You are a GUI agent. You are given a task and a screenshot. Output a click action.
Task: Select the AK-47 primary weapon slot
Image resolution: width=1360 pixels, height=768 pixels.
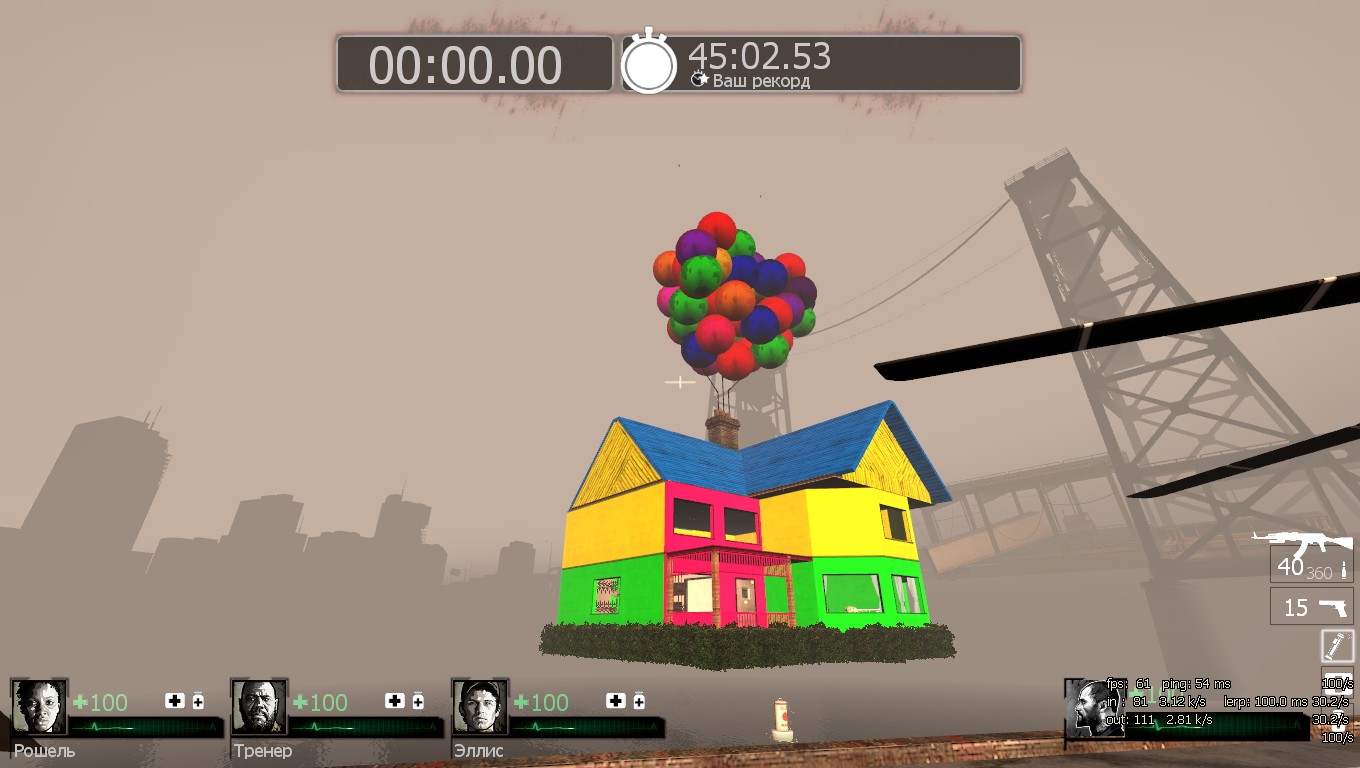[1311, 564]
